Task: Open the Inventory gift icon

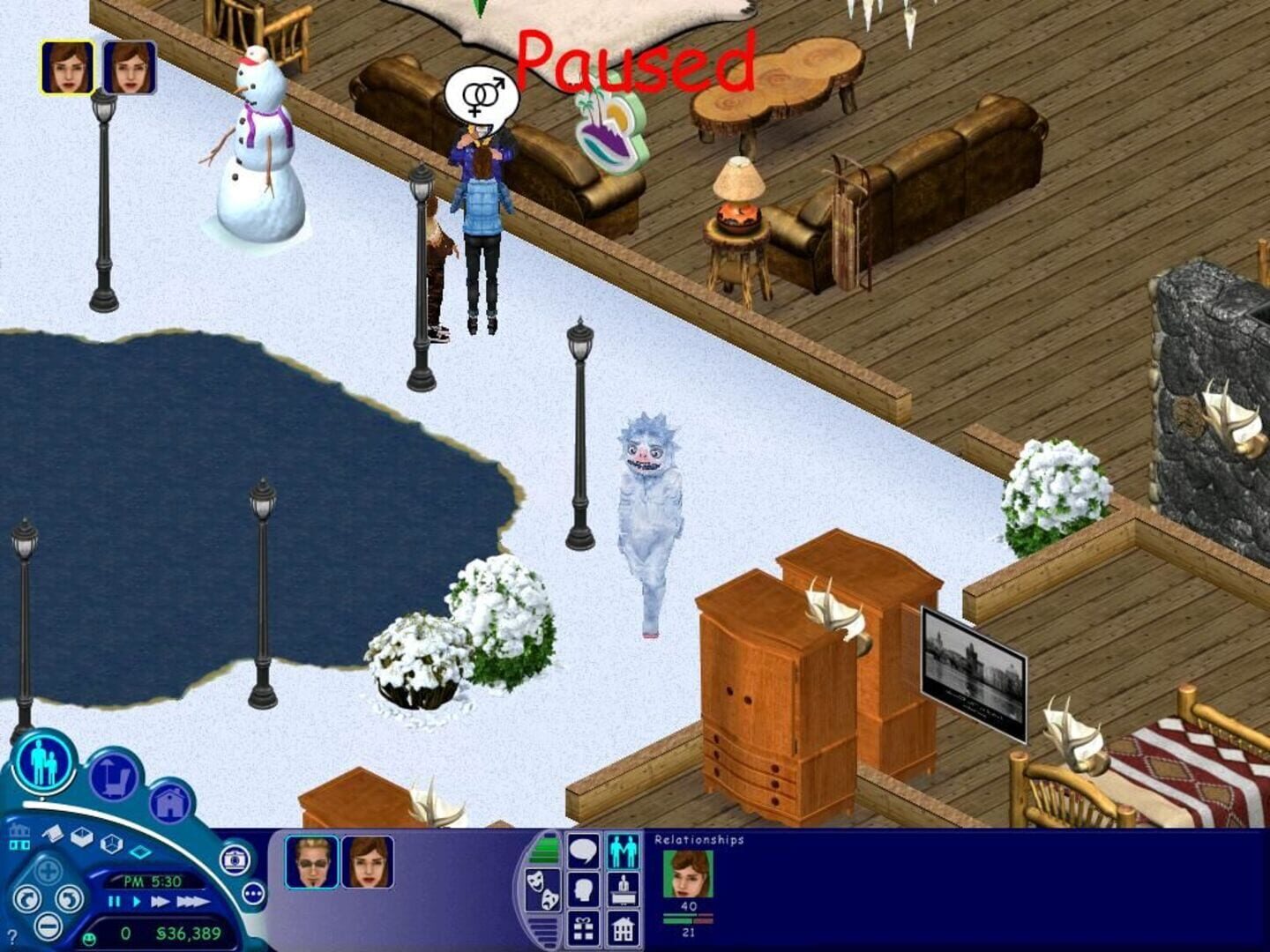Action: 584,929
